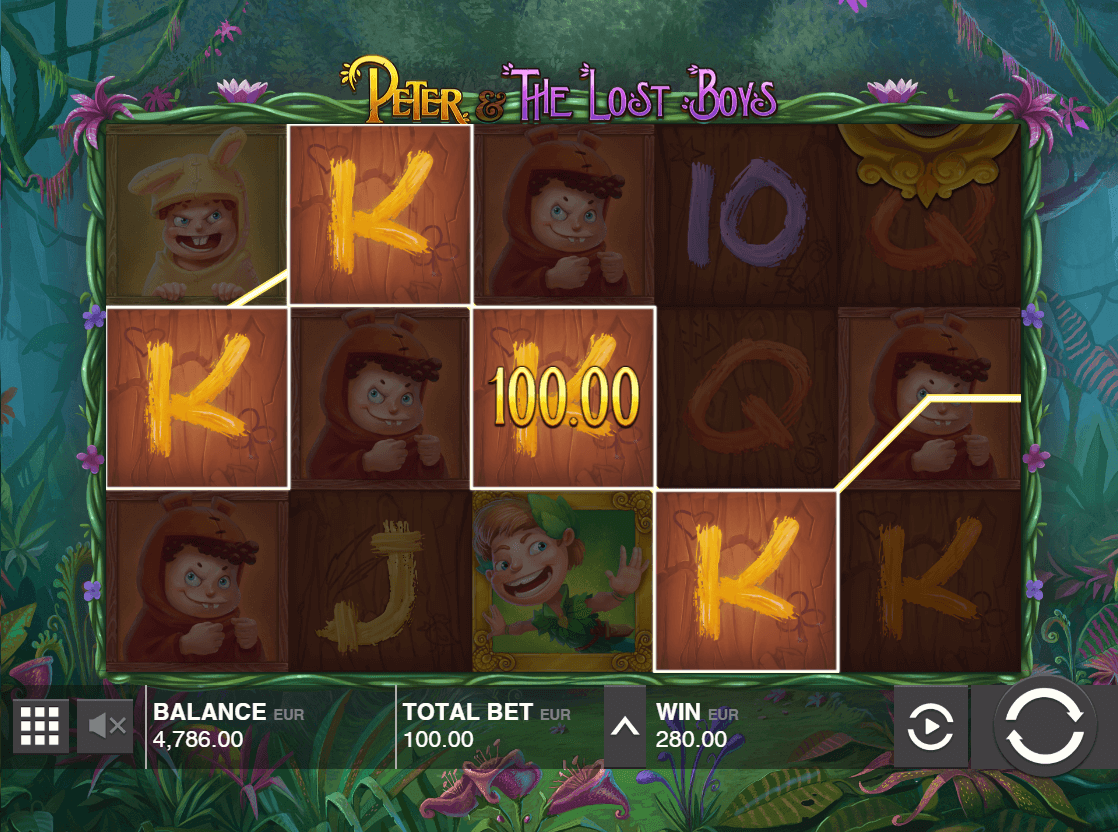Open the autoplay button
1118x832 pixels.
coord(930,727)
